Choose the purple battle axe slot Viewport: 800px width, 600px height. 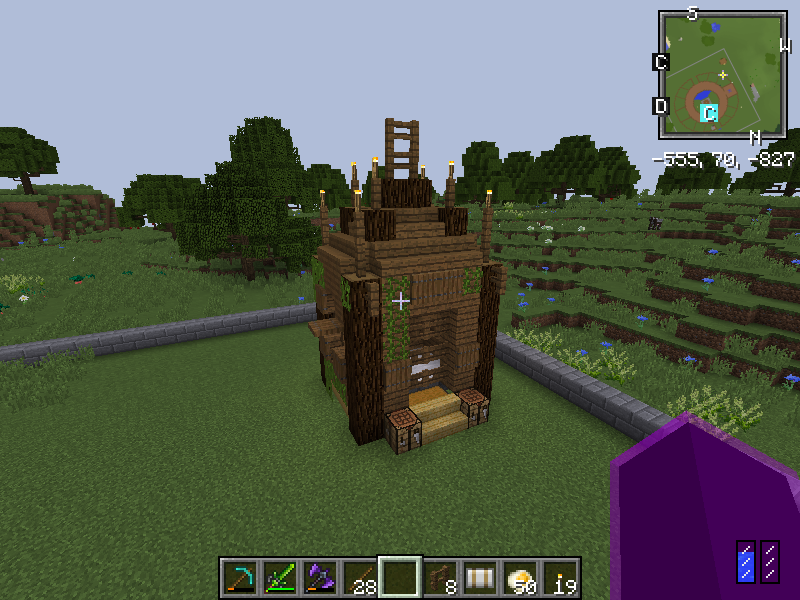coord(320,577)
